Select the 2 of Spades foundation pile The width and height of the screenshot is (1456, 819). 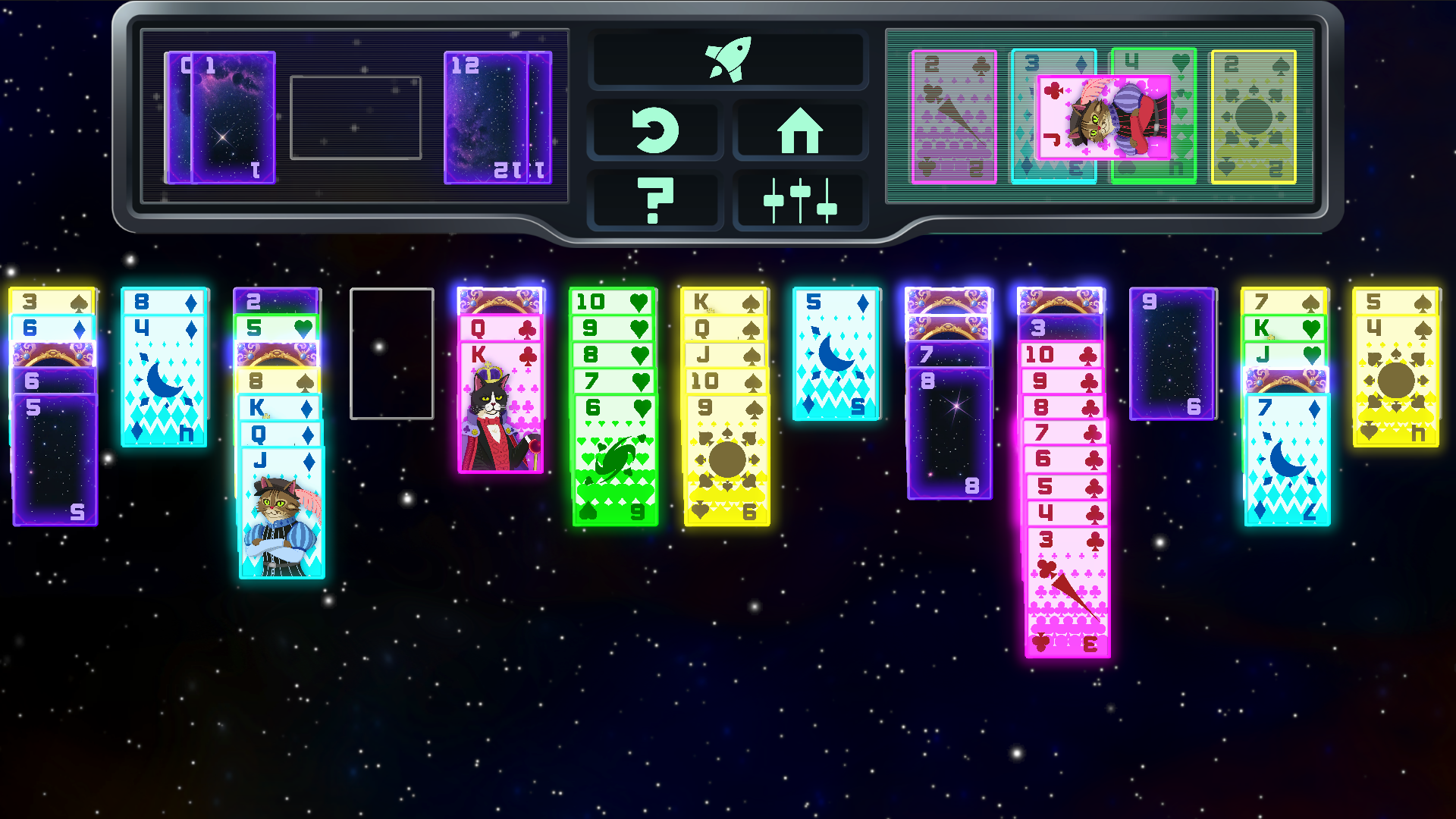point(1255,118)
